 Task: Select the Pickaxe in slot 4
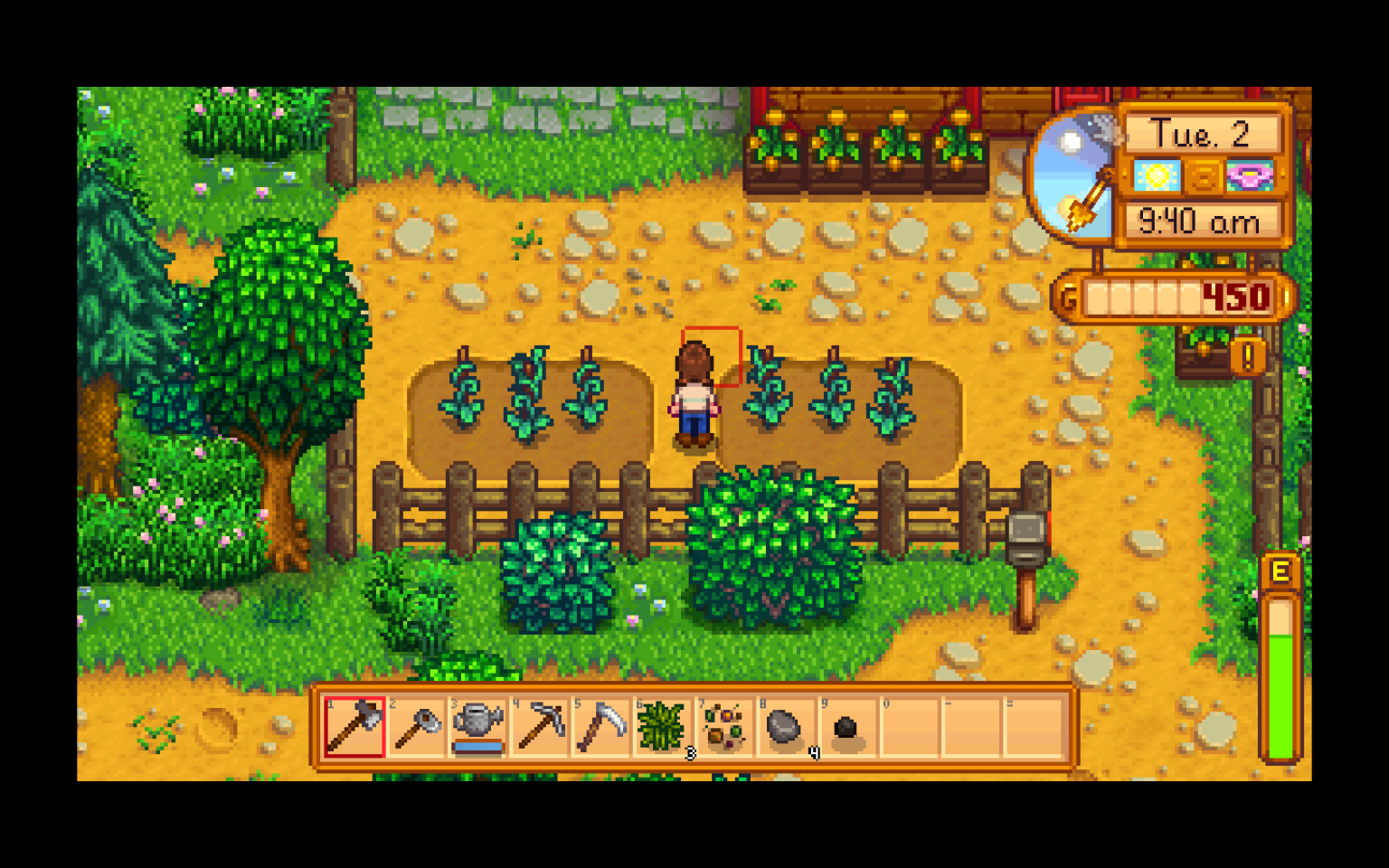(x=540, y=728)
